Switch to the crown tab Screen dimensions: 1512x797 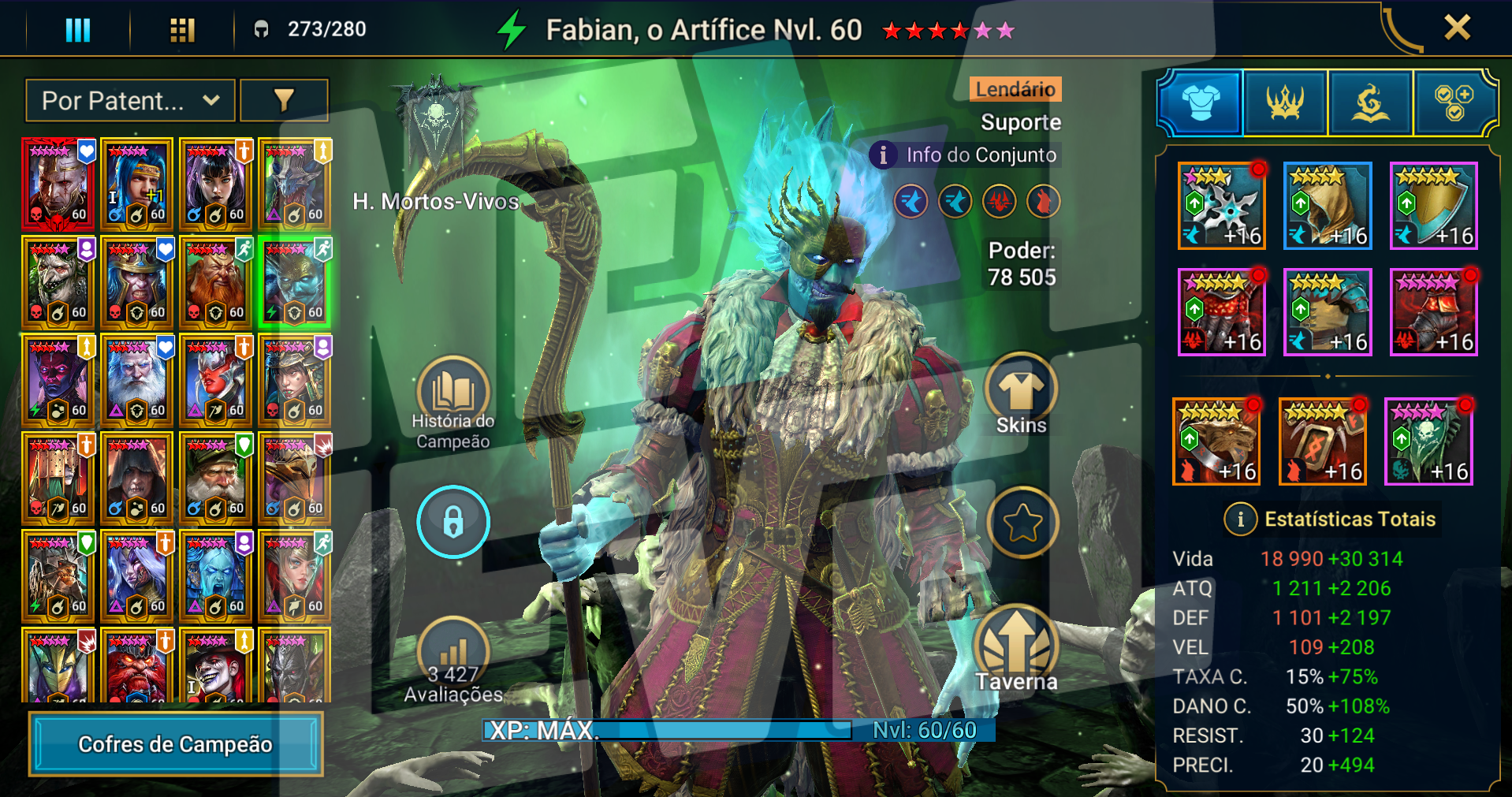(1285, 102)
